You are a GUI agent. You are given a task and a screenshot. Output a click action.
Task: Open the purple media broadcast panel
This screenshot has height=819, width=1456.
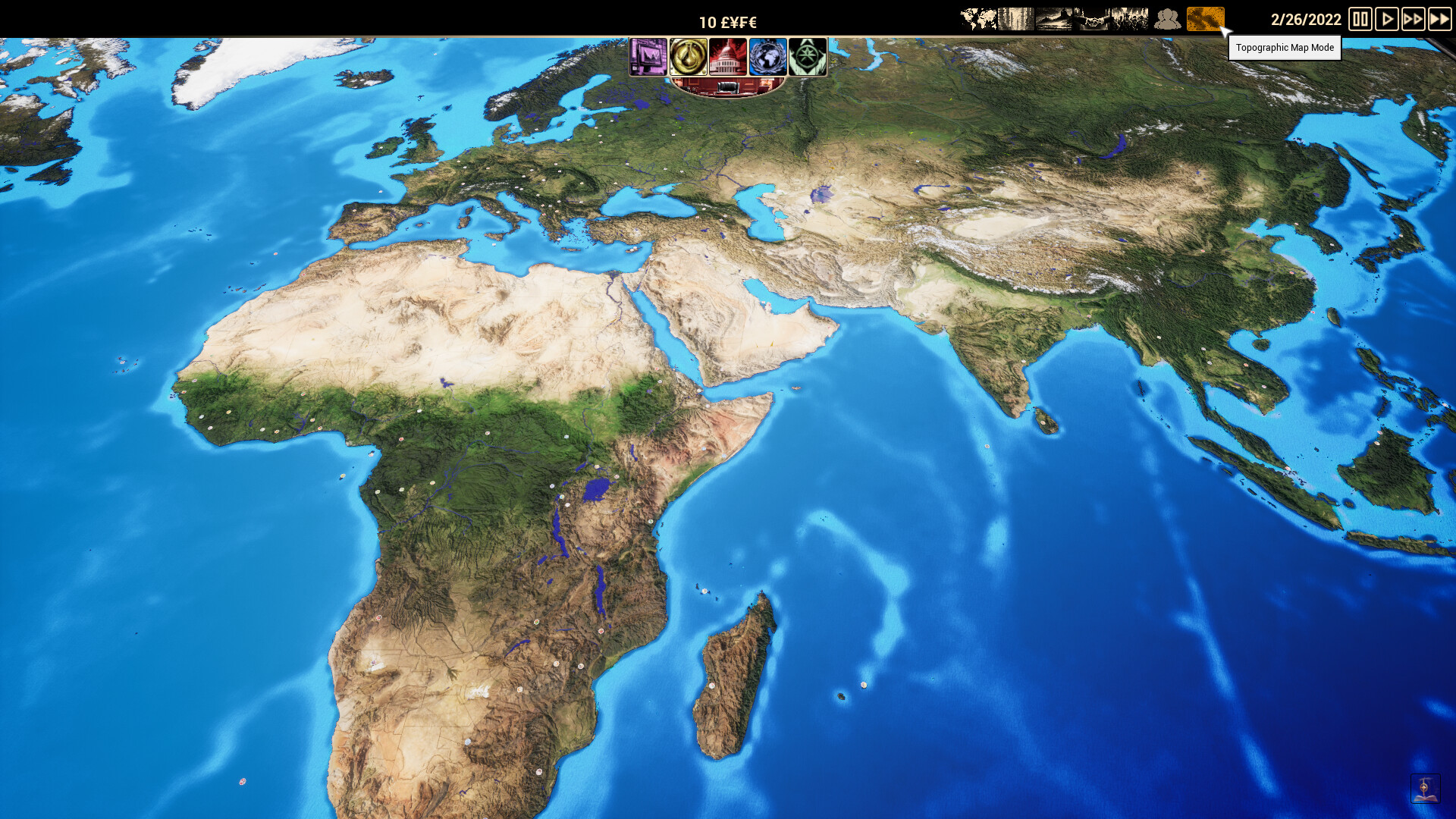pos(650,58)
